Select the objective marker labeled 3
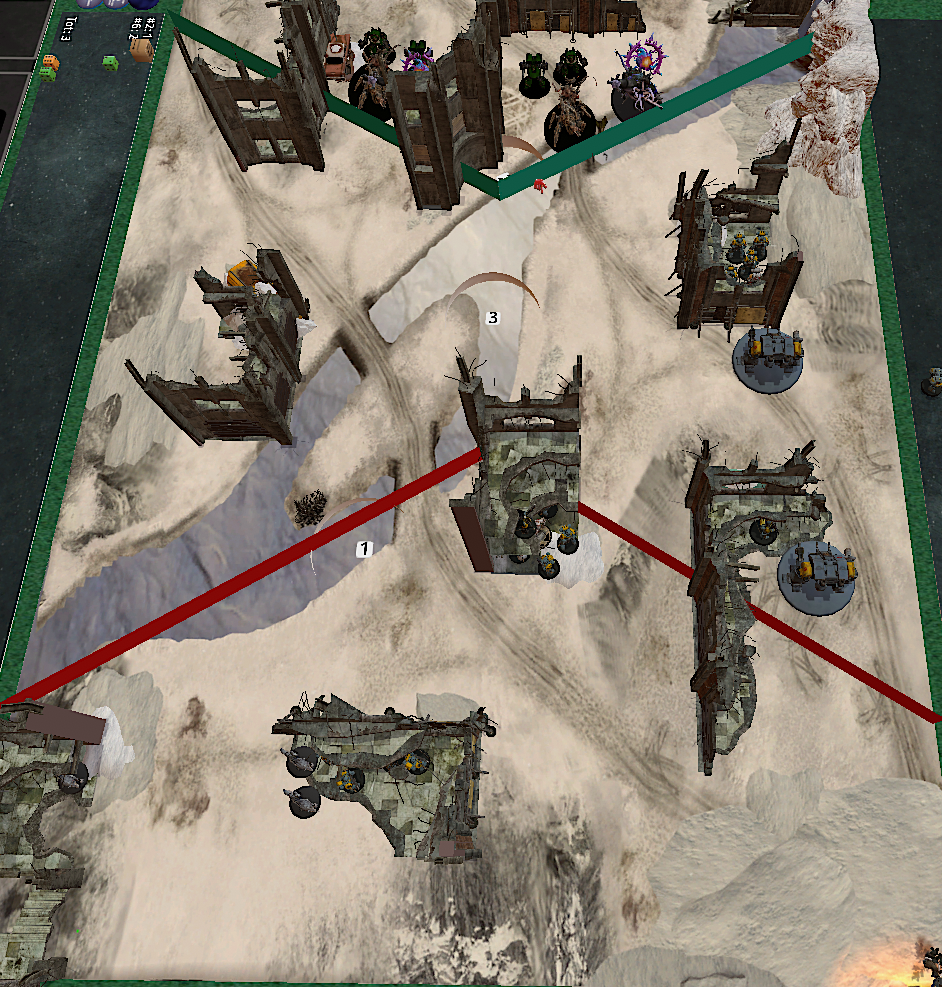Image resolution: width=942 pixels, height=987 pixels. [491, 317]
